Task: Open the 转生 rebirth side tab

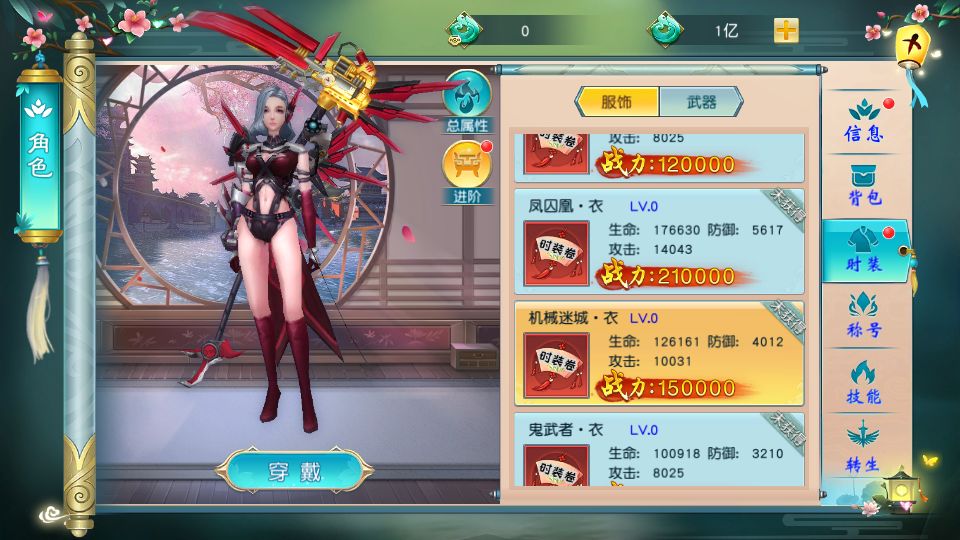Action: coord(863,449)
